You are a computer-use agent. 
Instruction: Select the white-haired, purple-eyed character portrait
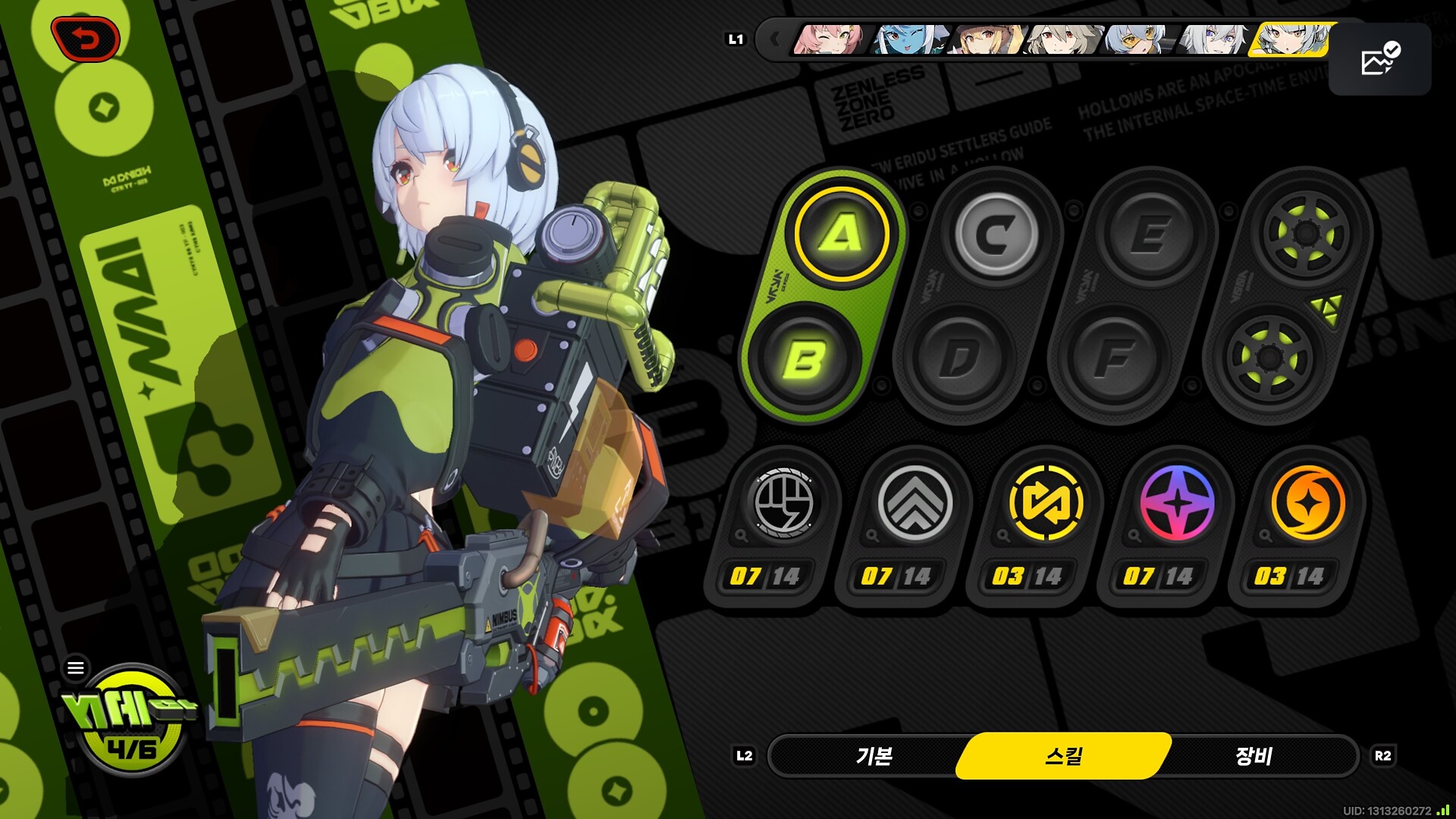coord(1213,39)
